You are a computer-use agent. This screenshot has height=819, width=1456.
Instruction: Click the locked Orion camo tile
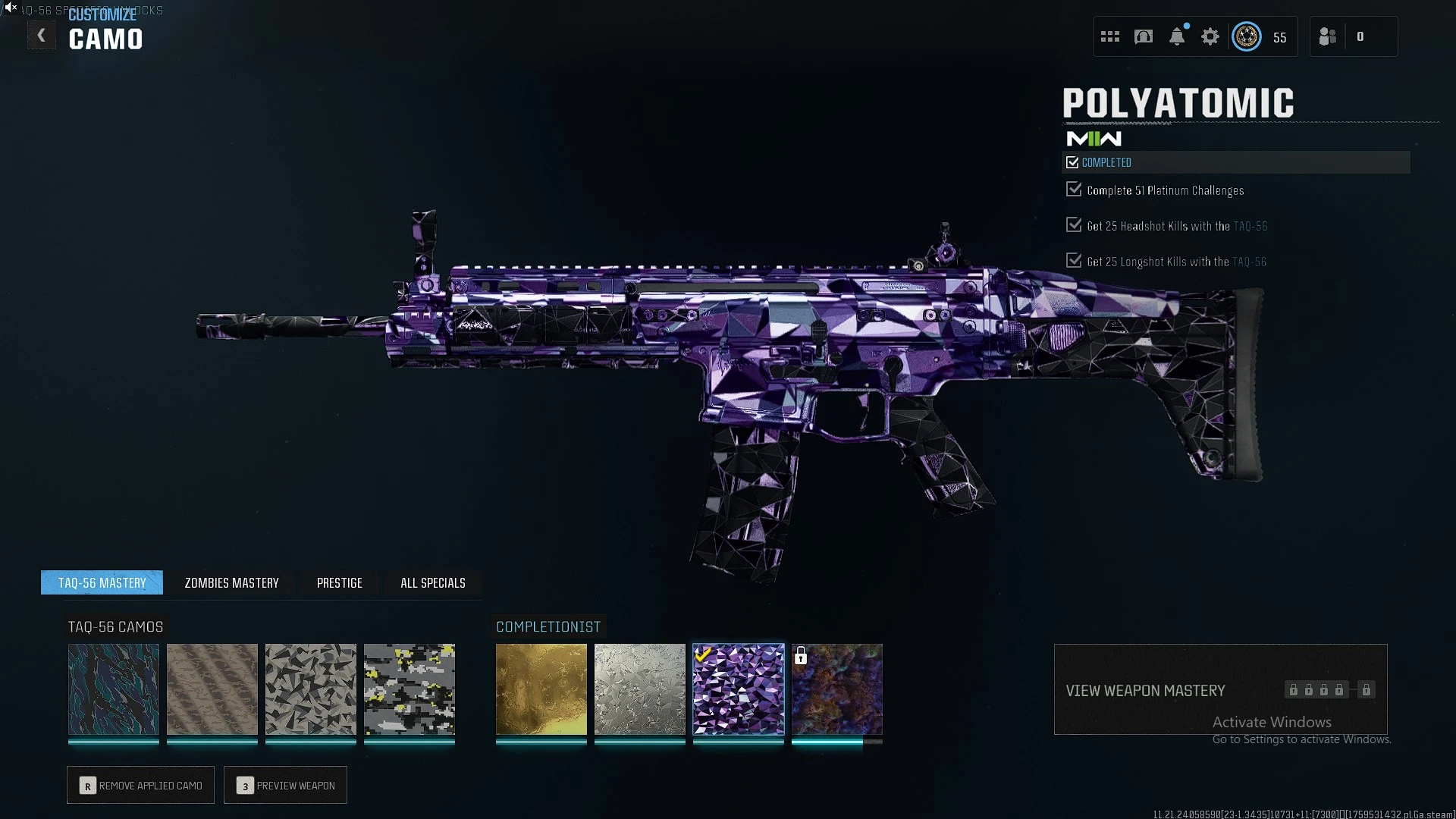[837, 689]
